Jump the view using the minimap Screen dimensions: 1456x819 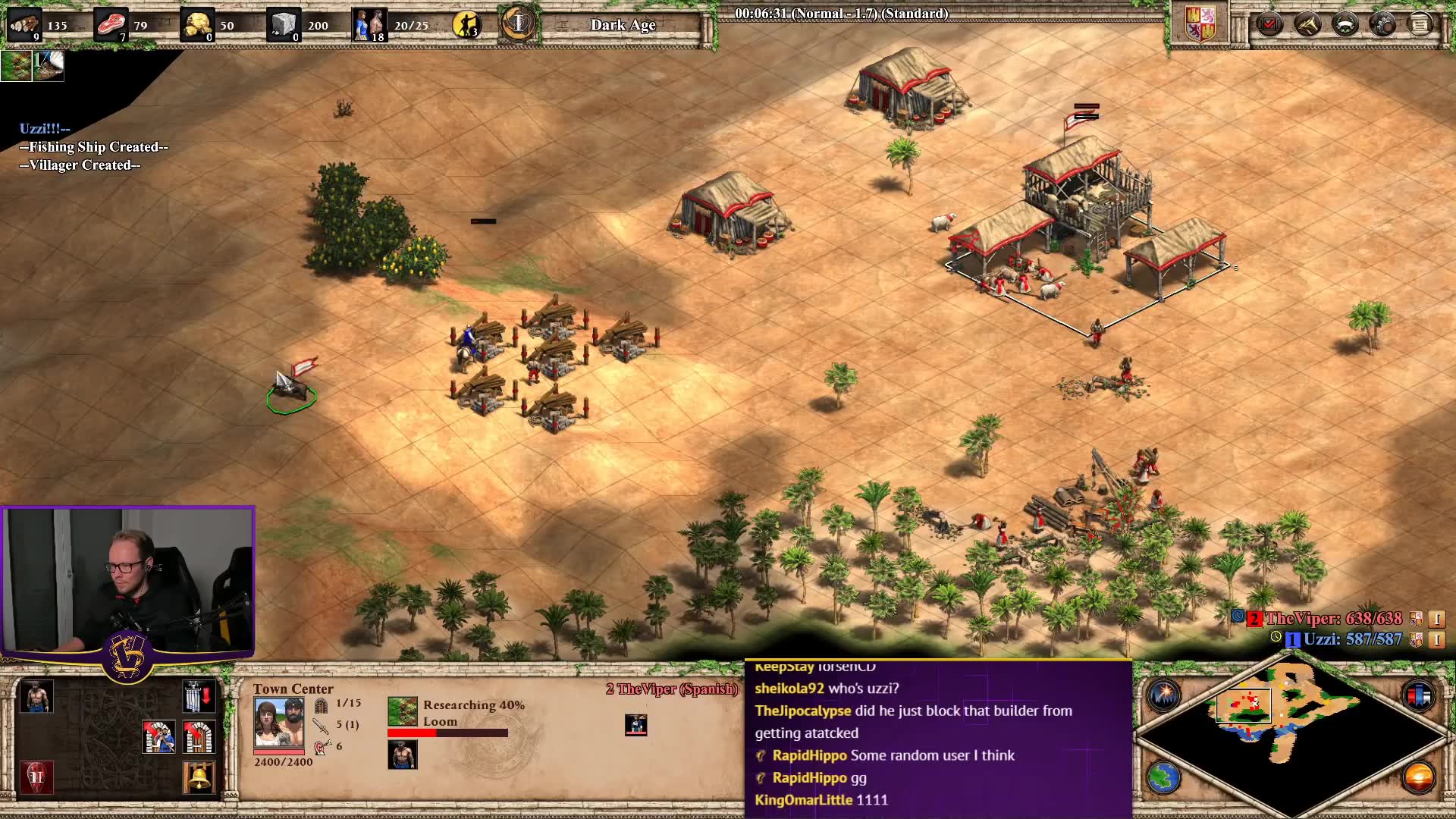(1289, 728)
